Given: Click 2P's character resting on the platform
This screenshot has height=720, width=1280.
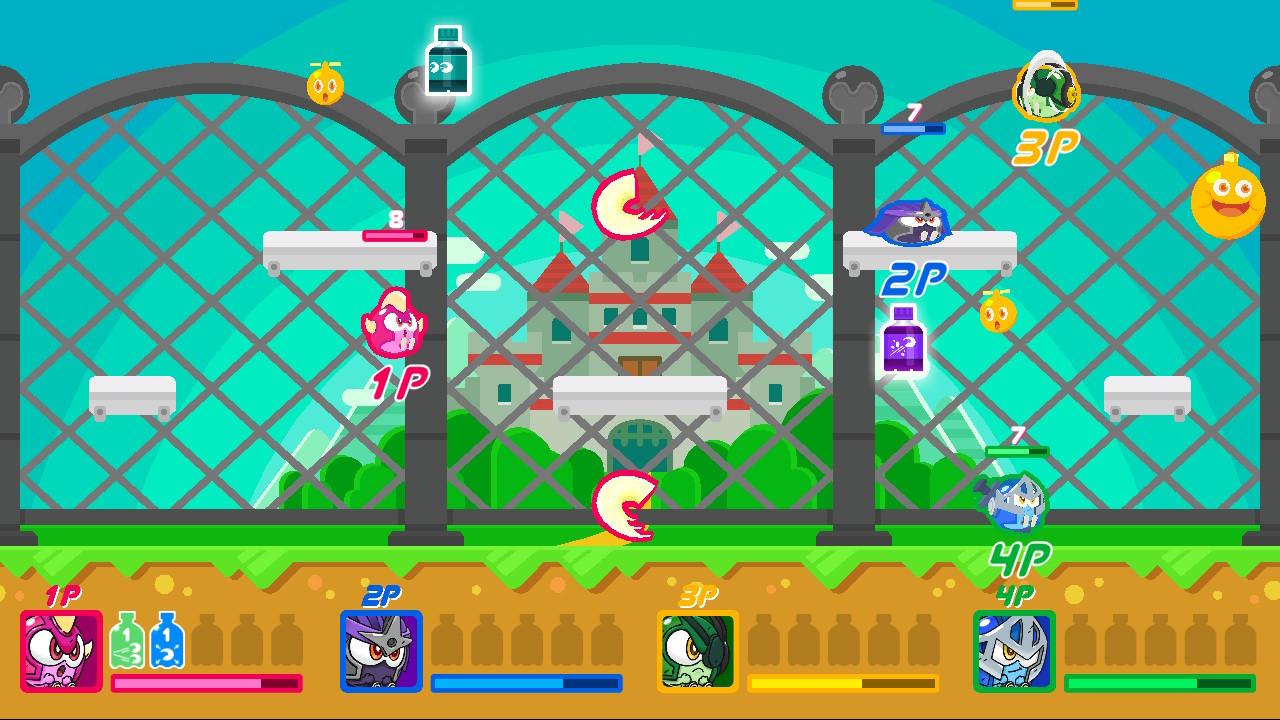Looking at the screenshot, I should coord(910,224).
